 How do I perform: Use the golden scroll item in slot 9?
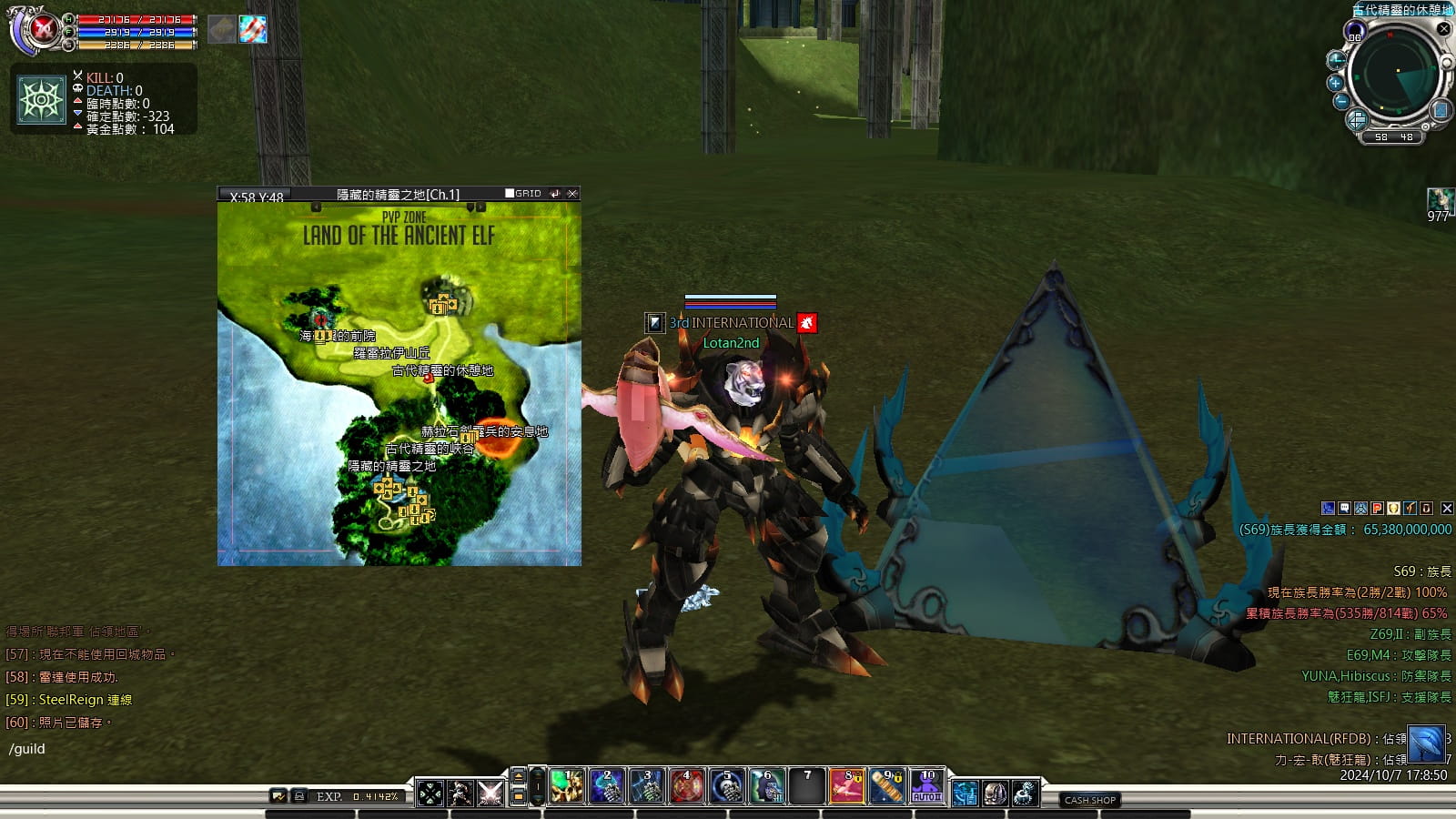click(886, 787)
